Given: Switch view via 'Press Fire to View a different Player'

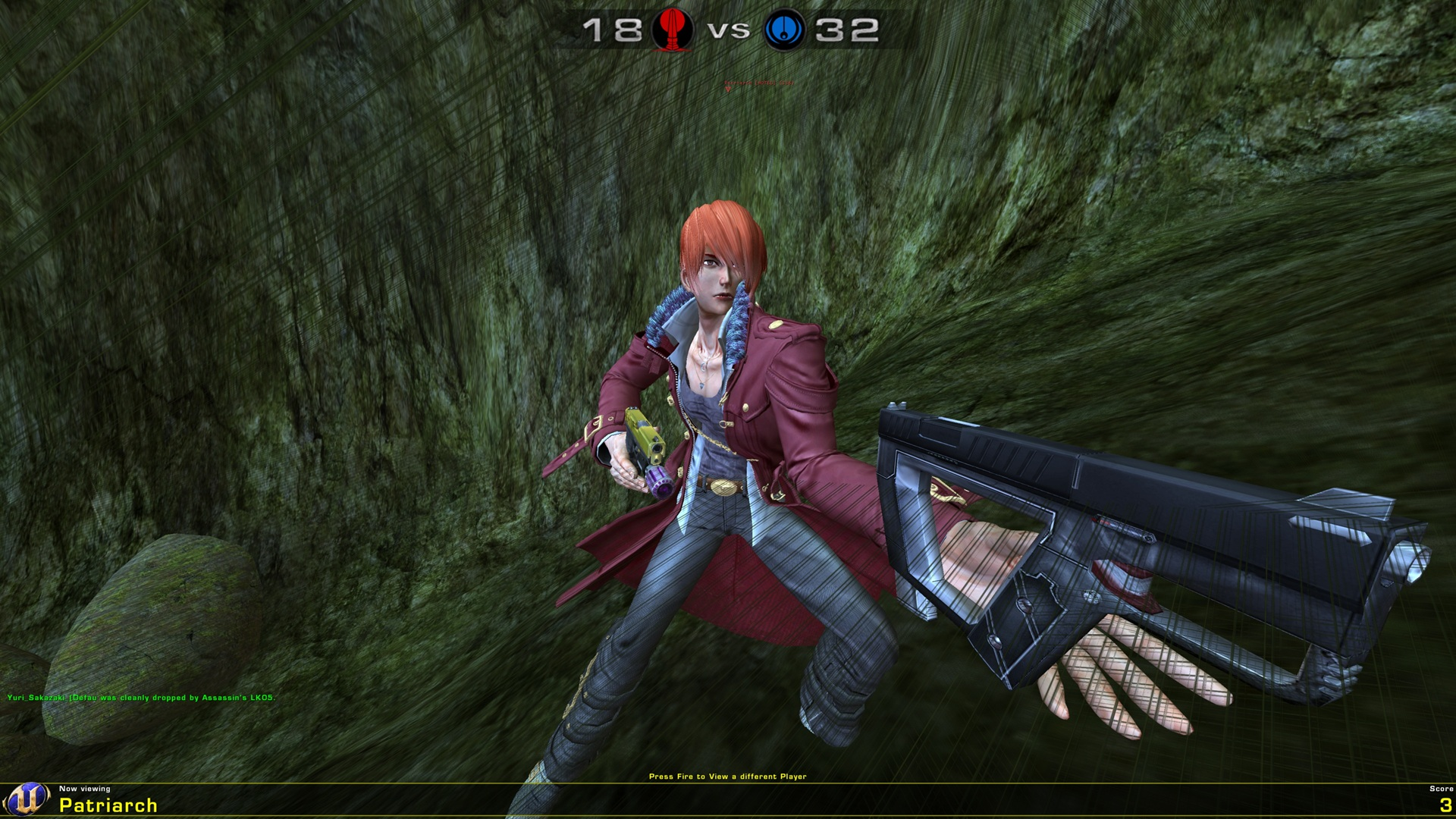Looking at the screenshot, I should 728,776.
